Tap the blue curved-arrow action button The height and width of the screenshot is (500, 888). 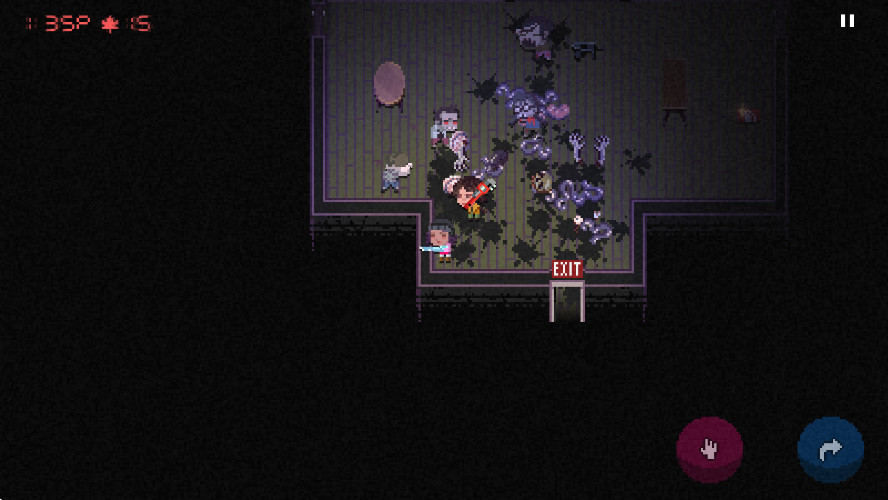pos(830,450)
